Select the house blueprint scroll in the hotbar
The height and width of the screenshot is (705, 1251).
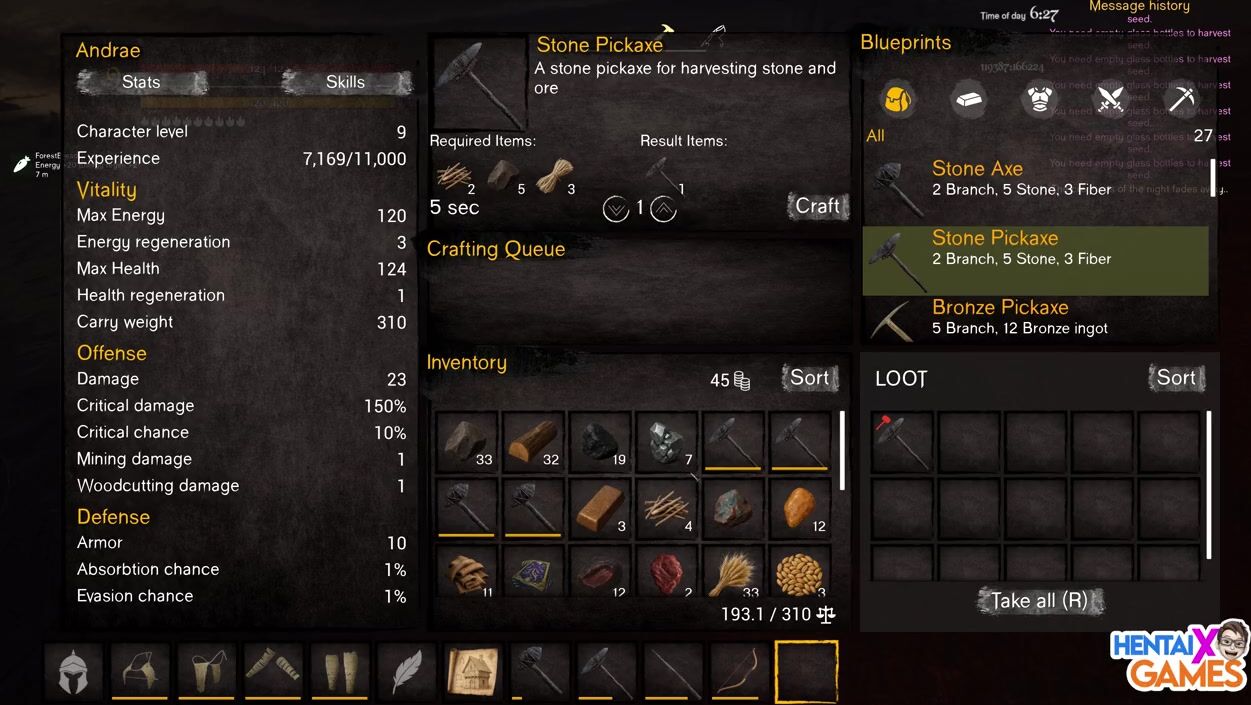click(x=473, y=671)
